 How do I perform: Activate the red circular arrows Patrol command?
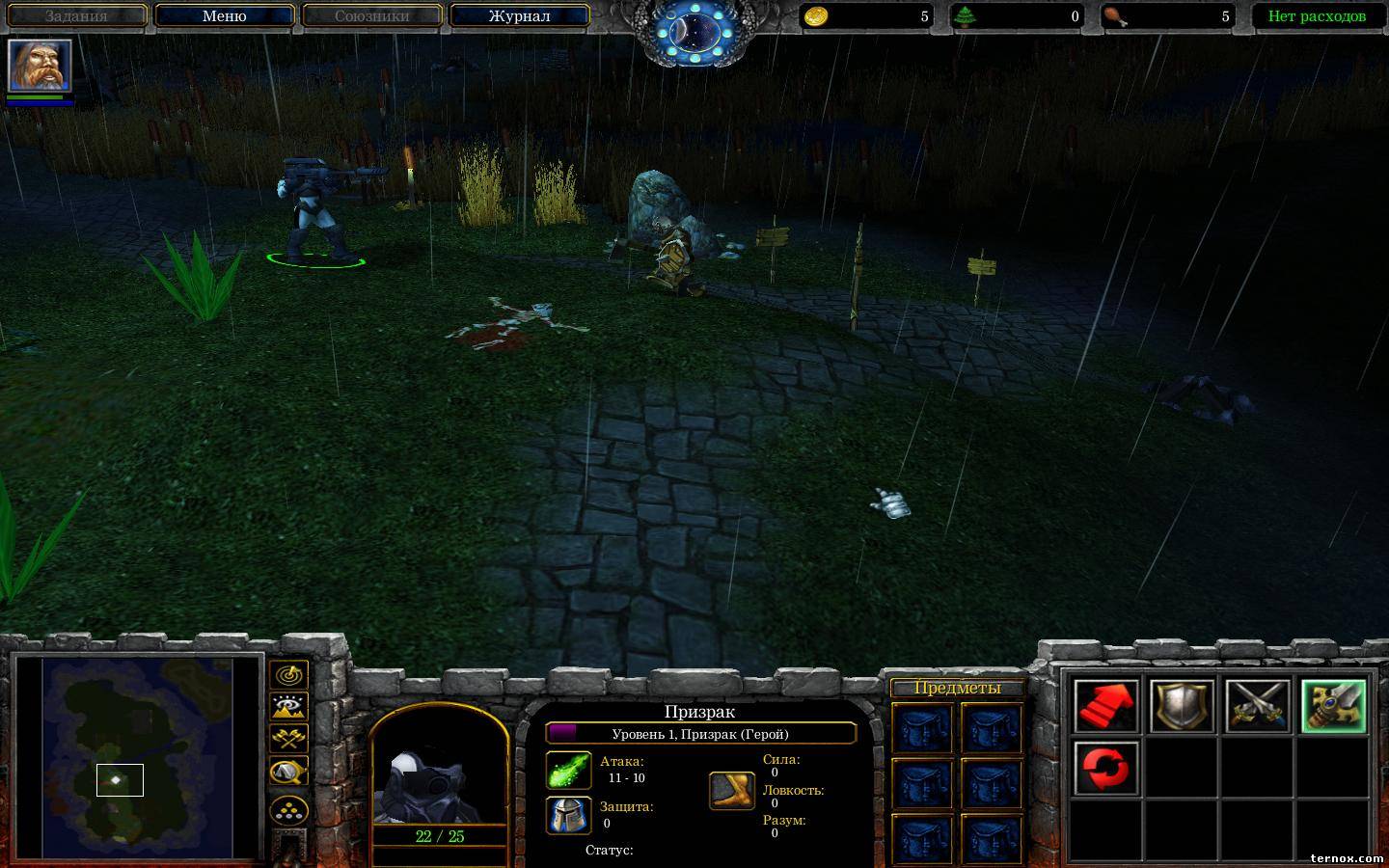[x=1106, y=768]
